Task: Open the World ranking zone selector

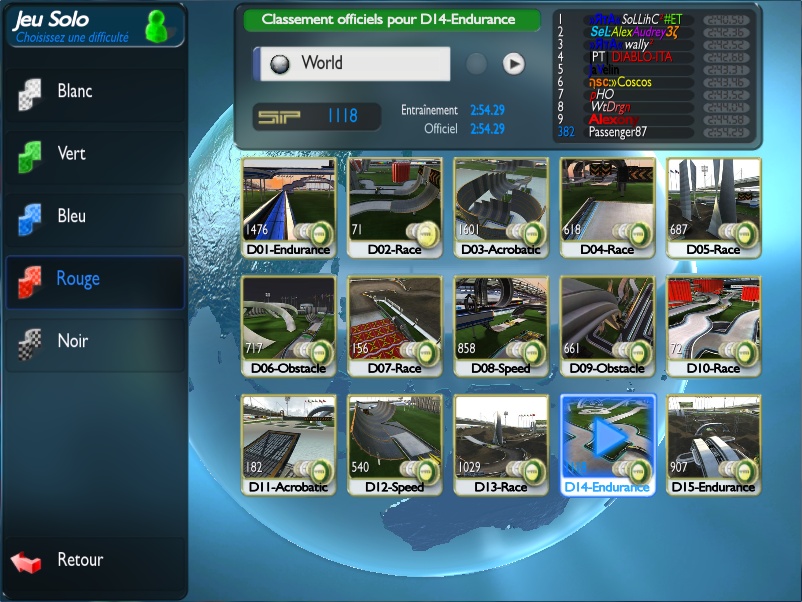Action: [x=351, y=63]
